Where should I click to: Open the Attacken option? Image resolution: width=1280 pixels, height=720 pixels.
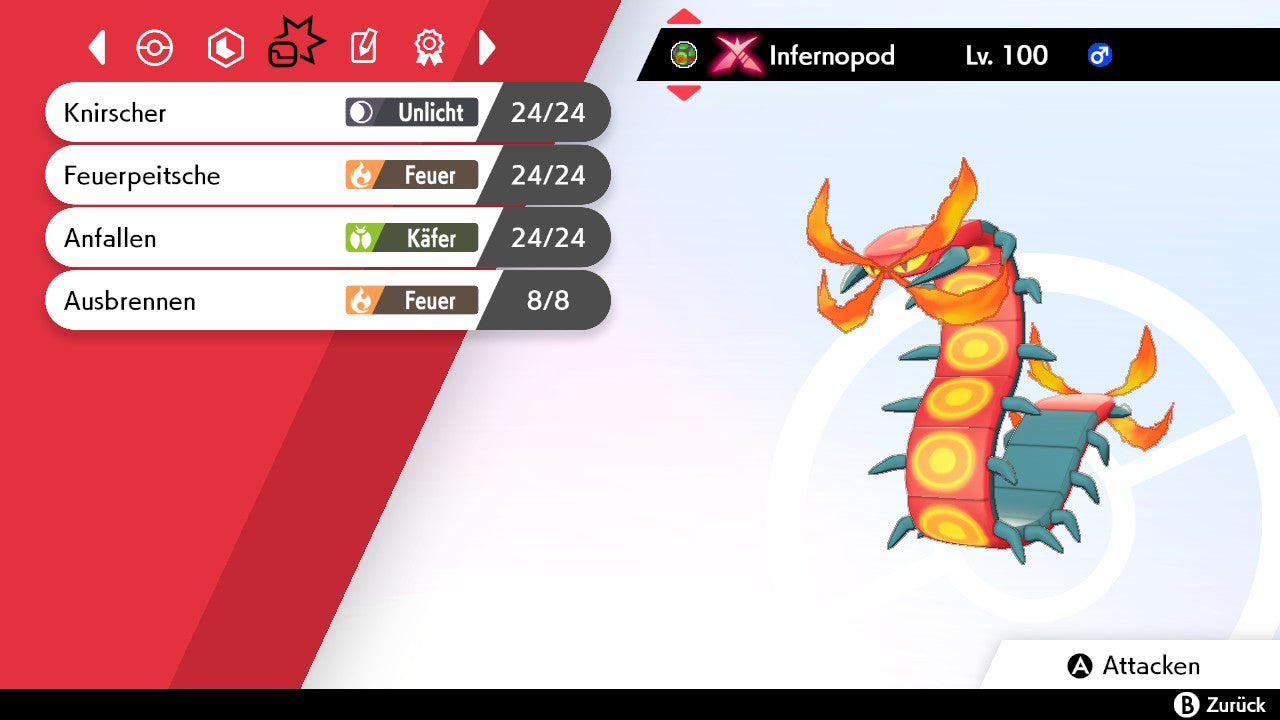point(1133,666)
